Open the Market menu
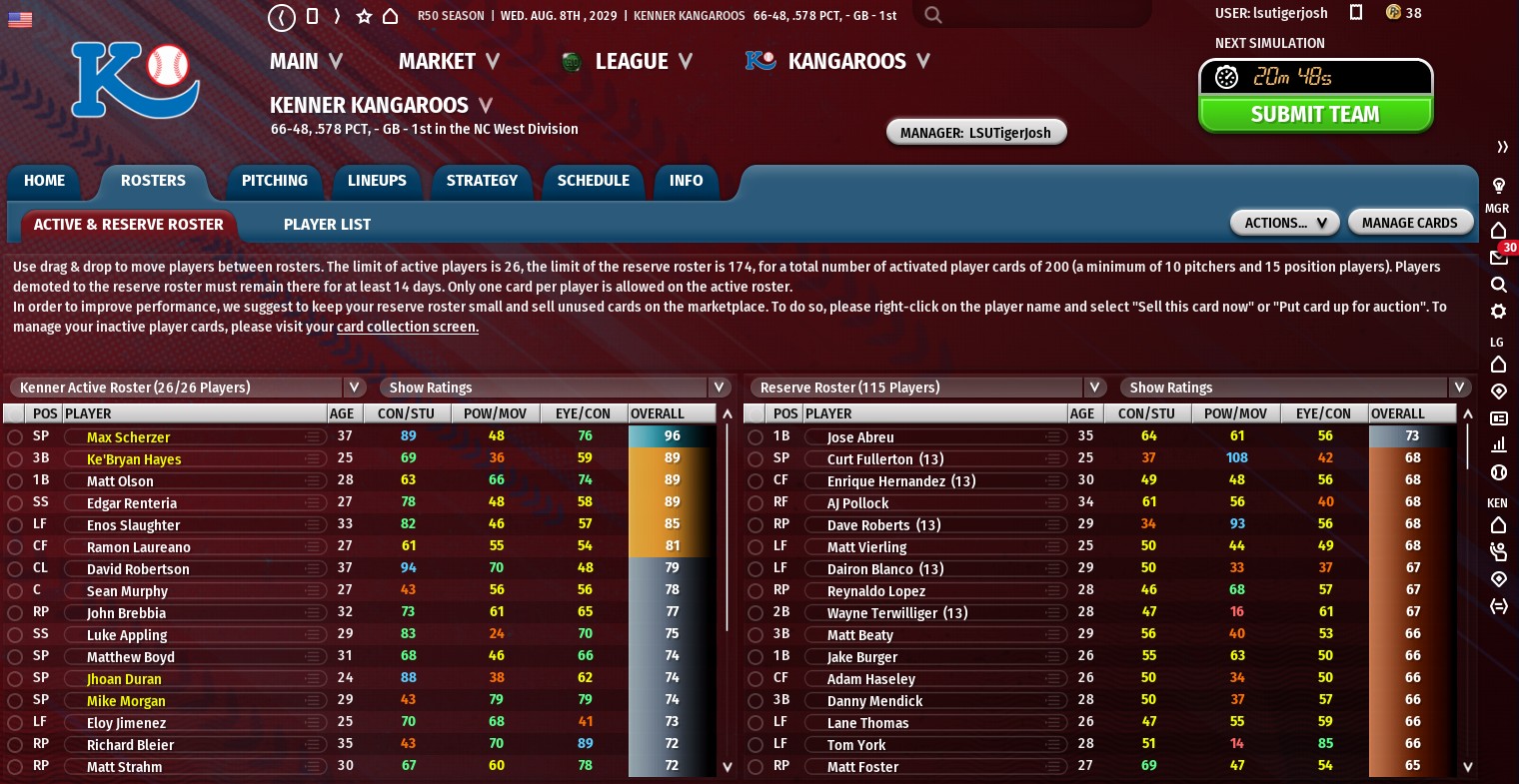This screenshot has width=1519, height=784. 448,62
